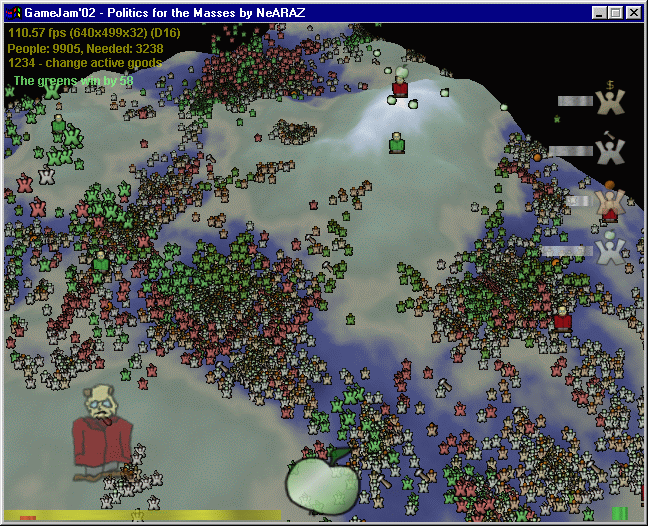The image size is (648, 526).
Task: Click the old man politician portrait
Action: click(x=102, y=430)
